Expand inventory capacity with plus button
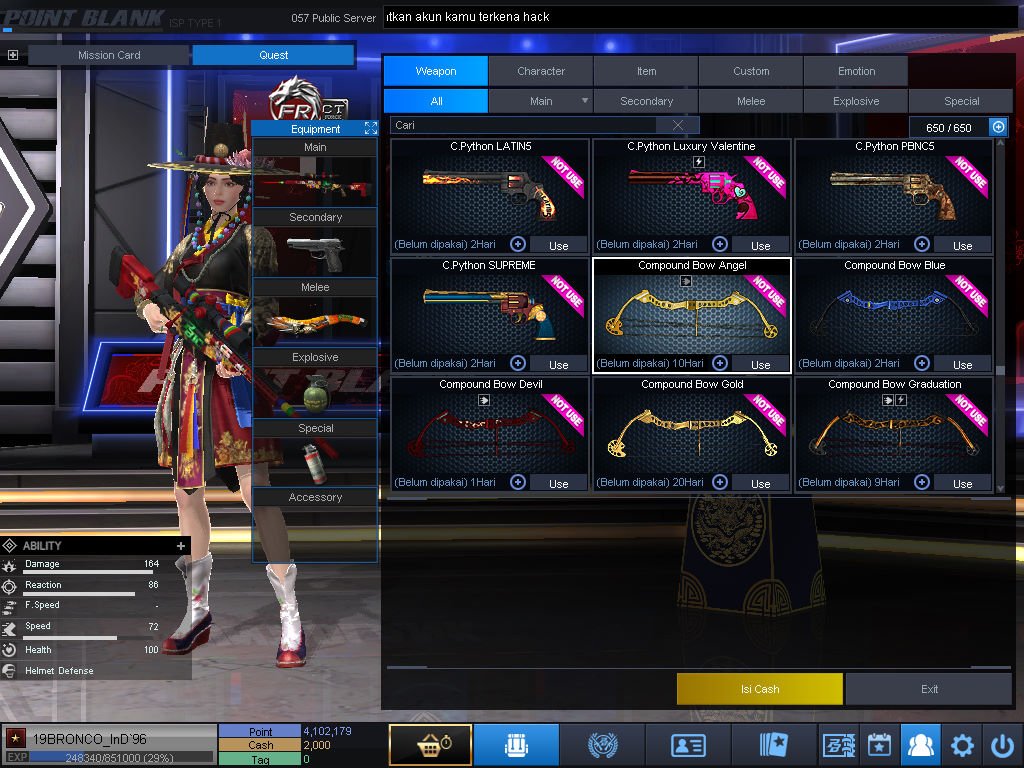The width and height of the screenshot is (1024, 768). pos(998,127)
